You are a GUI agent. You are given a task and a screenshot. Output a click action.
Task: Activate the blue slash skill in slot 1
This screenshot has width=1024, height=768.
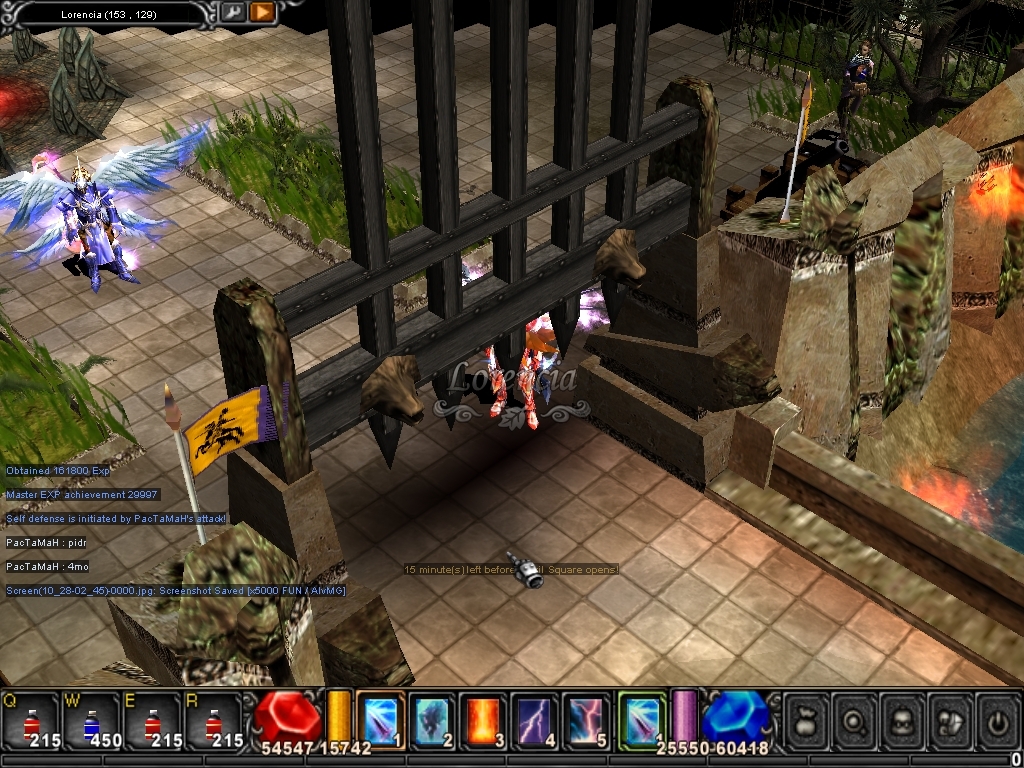coord(381,720)
